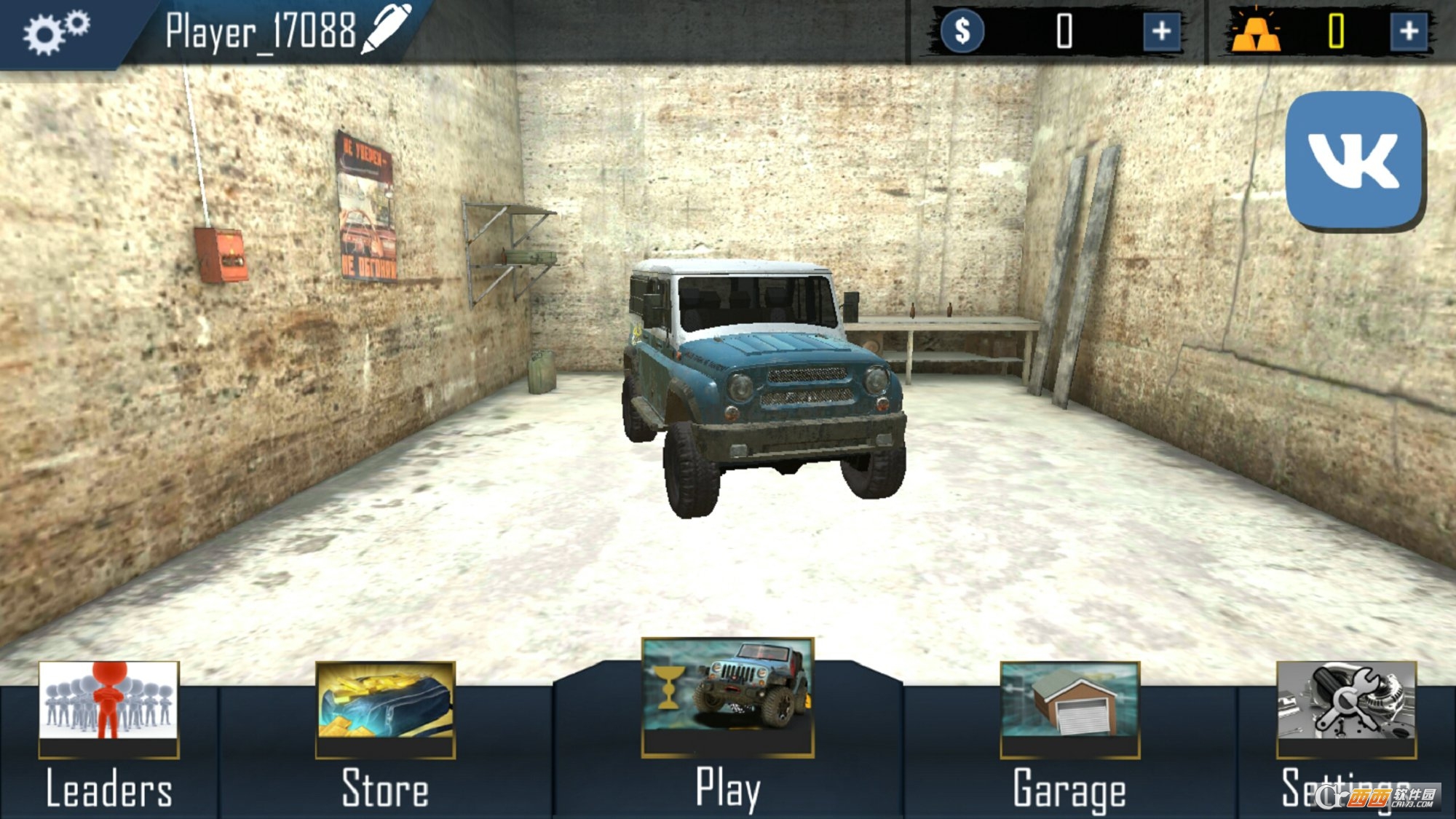Select the Leaders stick-figure podium icon

(x=109, y=711)
